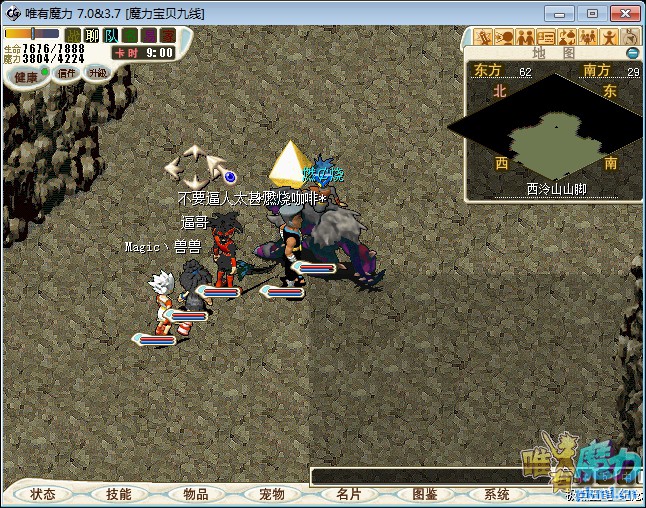Open the 宠物 pet menu
The width and height of the screenshot is (646, 508).
point(272,494)
